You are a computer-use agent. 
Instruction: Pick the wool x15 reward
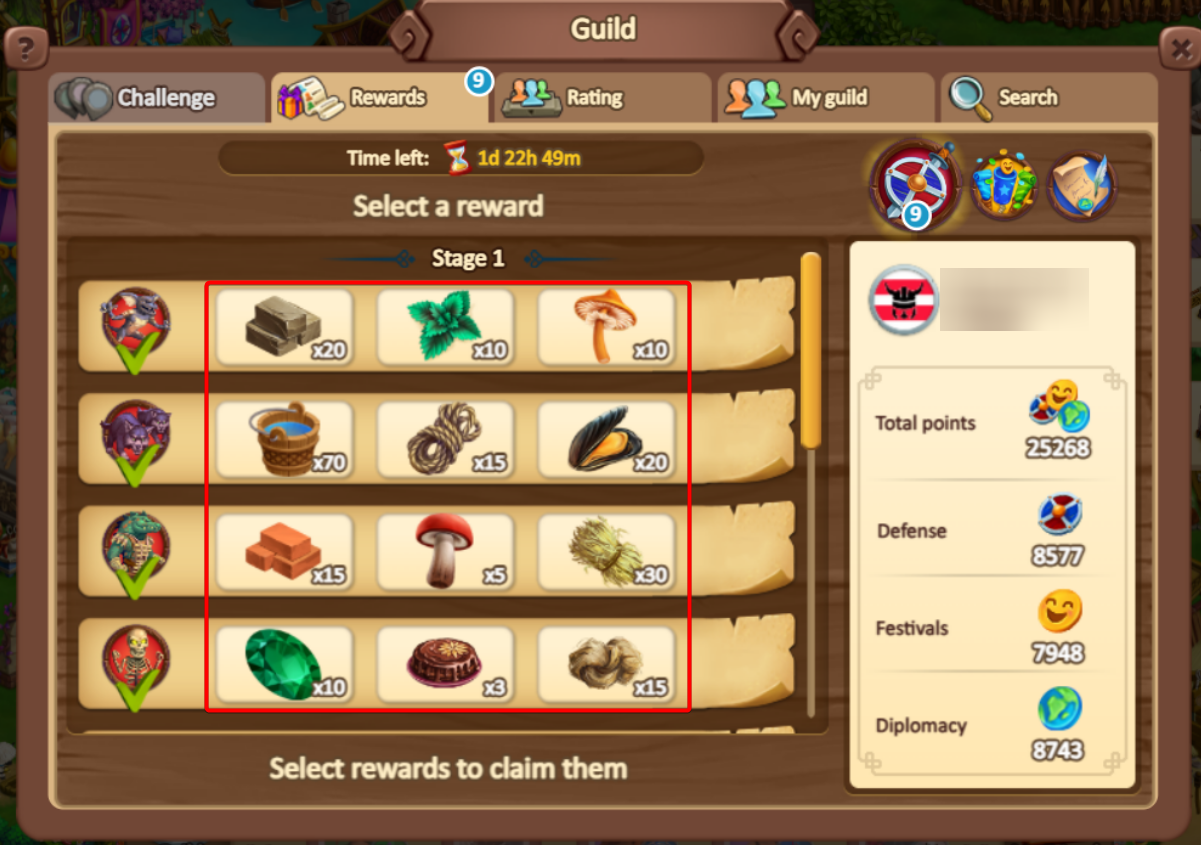point(606,664)
